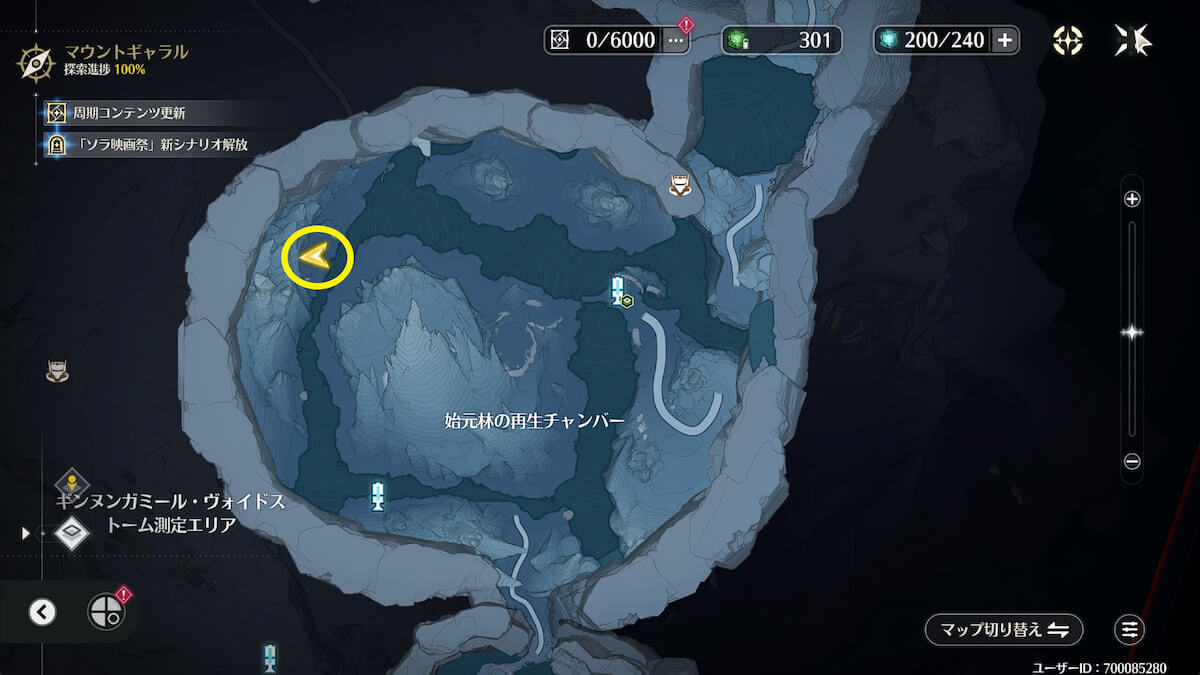Add more Waveplates with the plus button
Image resolution: width=1200 pixels, height=675 pixels.
tap(1005, 40)
